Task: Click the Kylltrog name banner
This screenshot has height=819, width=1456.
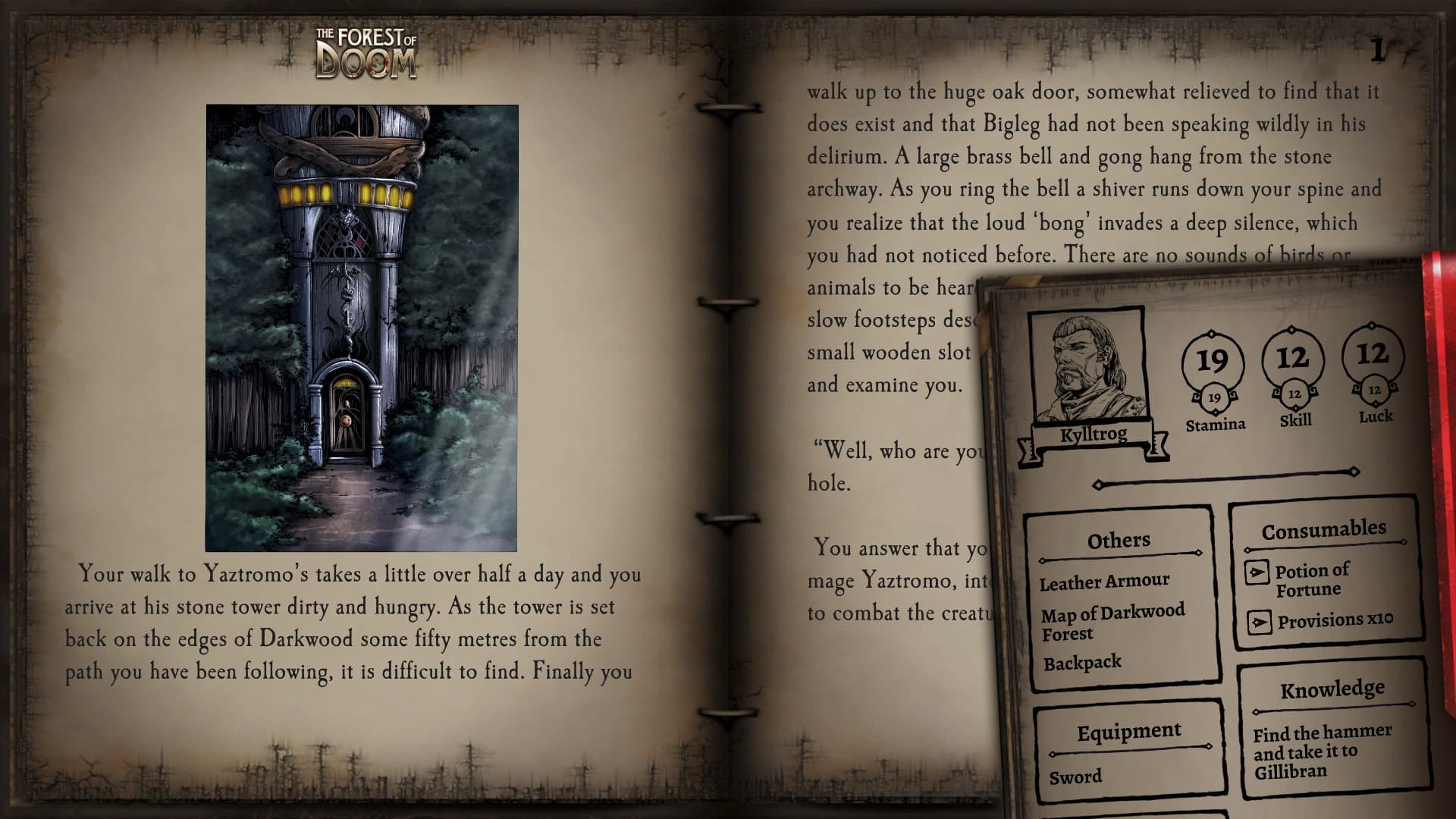Action: pyautogui.click(x=1095, y=434)
